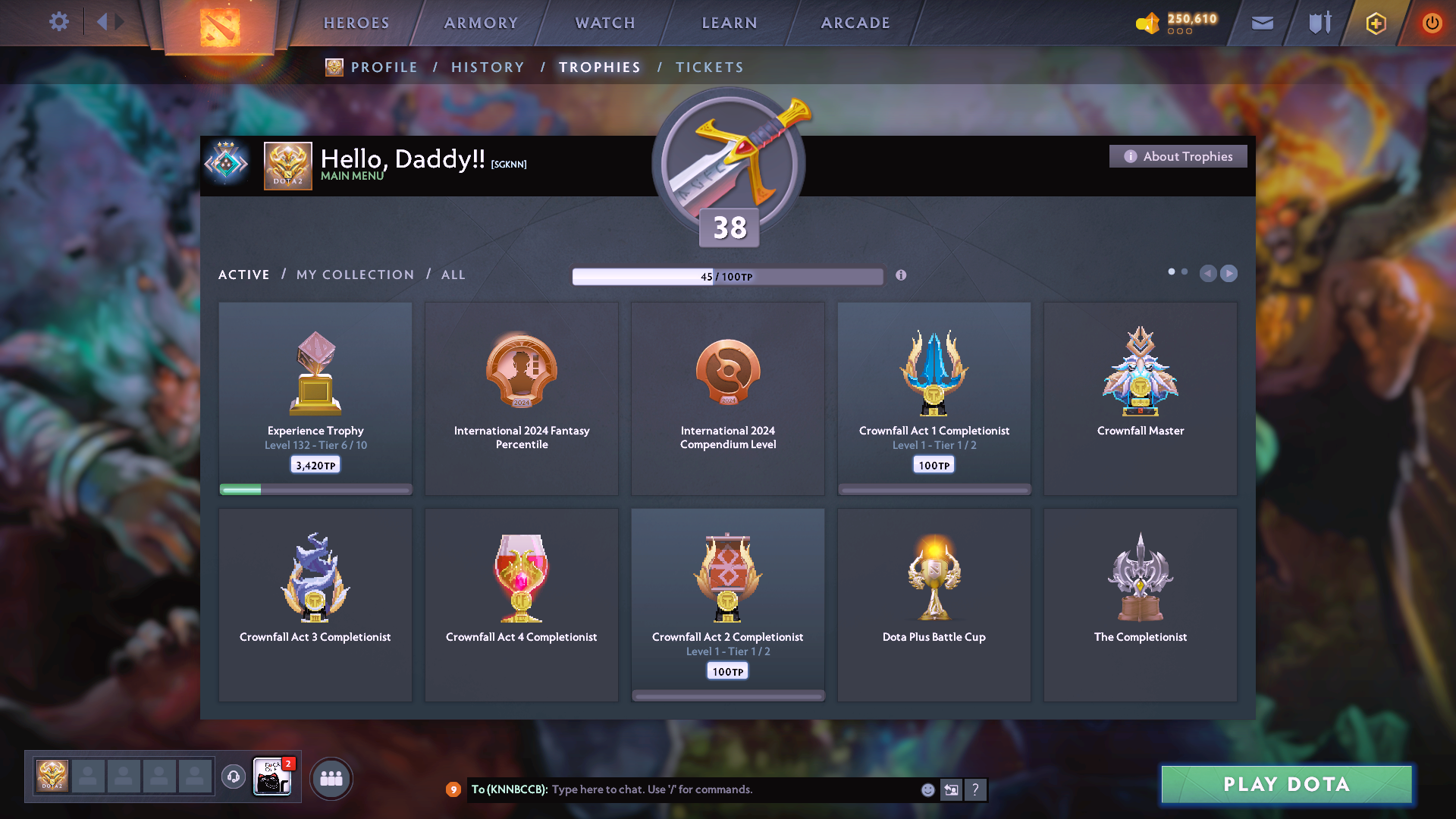
Task: Select the Experience Trophy tile
Action: [315, 398]
